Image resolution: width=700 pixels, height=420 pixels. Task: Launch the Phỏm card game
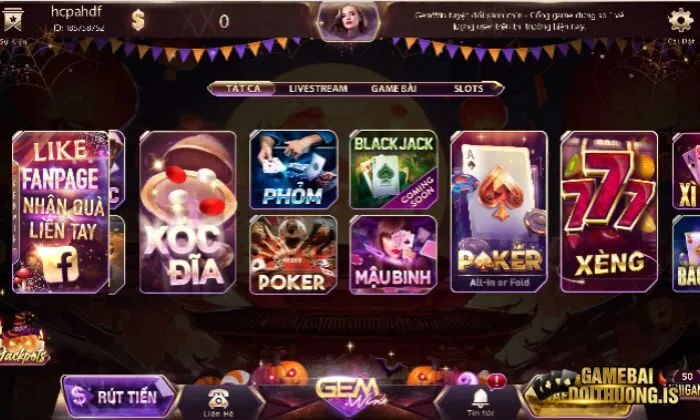pyautogui.click(x=293, y=168)
